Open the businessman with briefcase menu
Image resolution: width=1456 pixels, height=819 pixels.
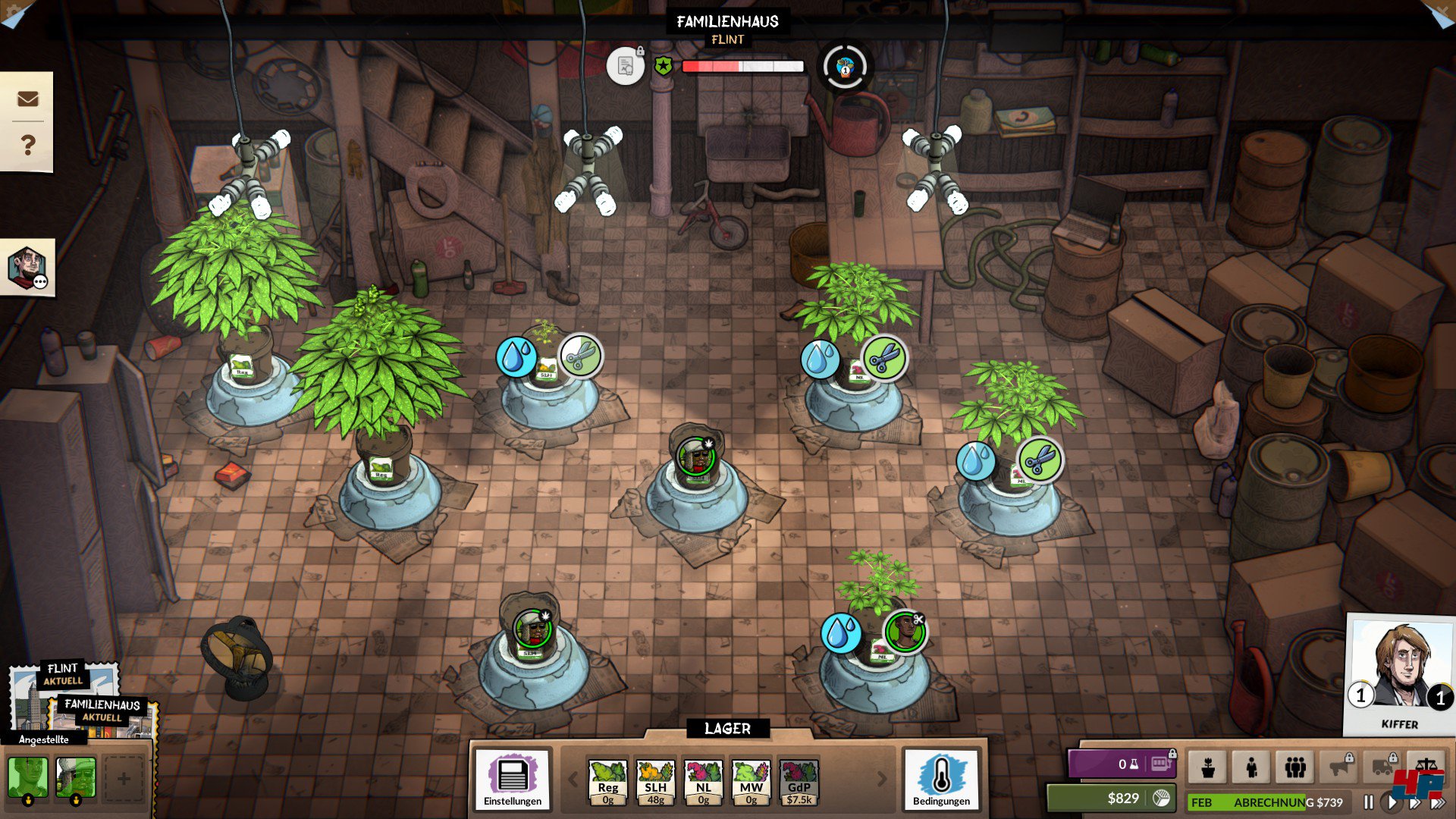point(1251,767)
